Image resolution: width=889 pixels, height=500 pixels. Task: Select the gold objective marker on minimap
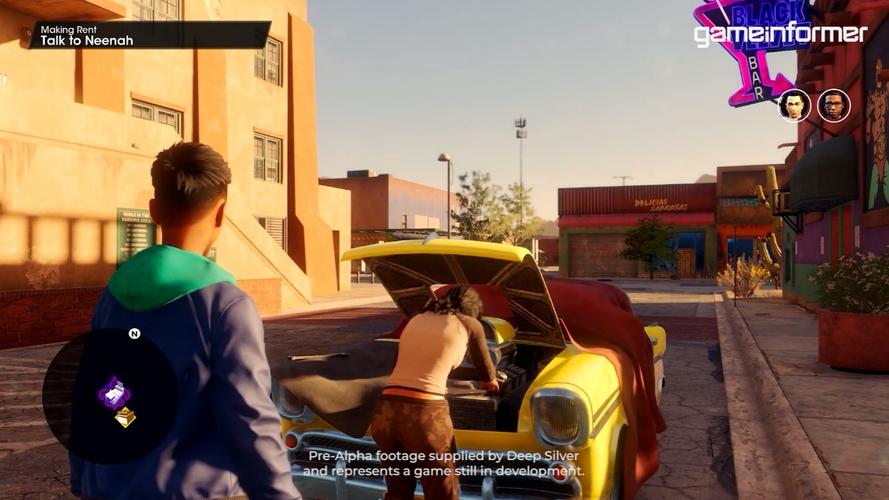(x=125, y=417)
